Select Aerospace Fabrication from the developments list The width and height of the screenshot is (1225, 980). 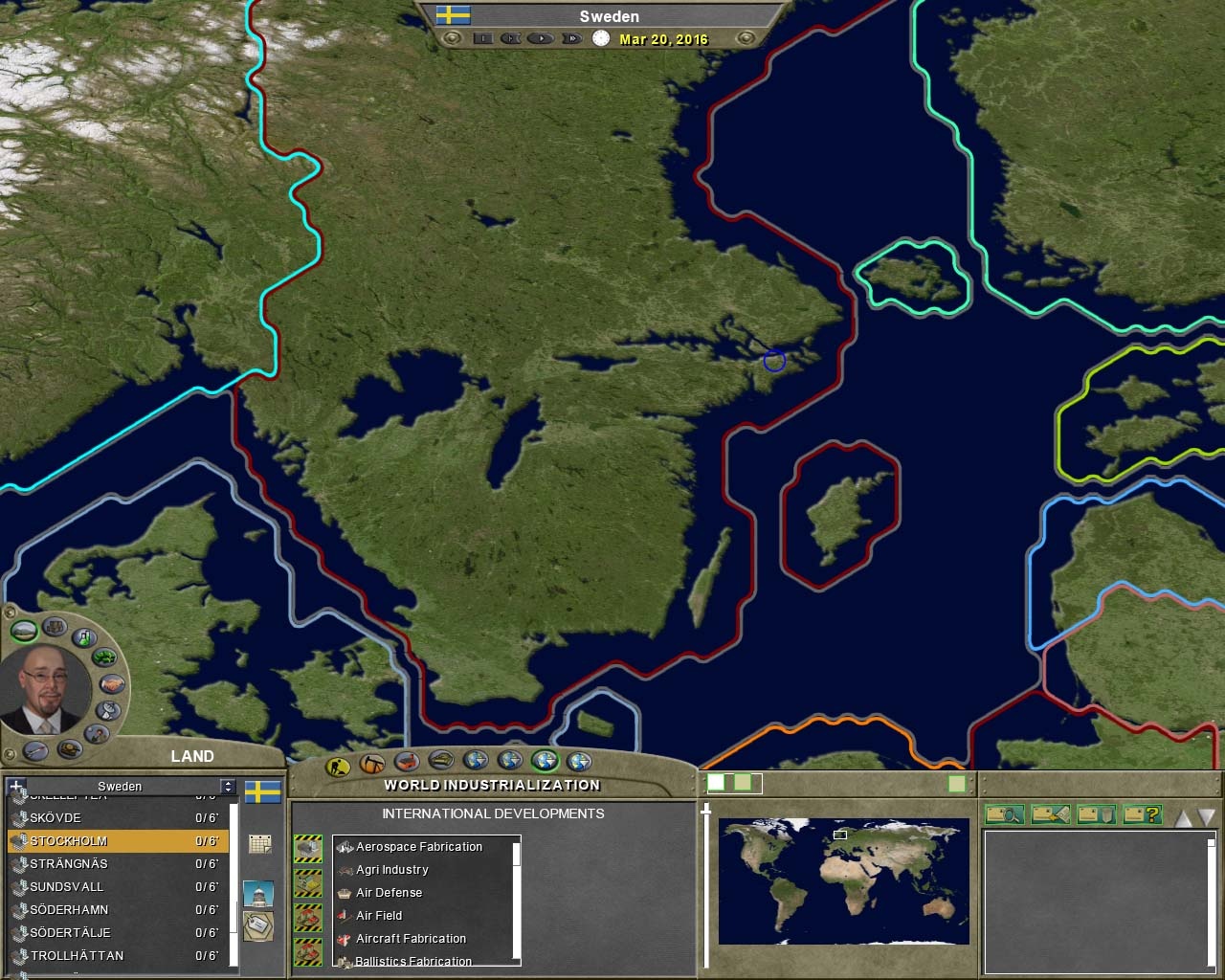(x=418, y=847)
